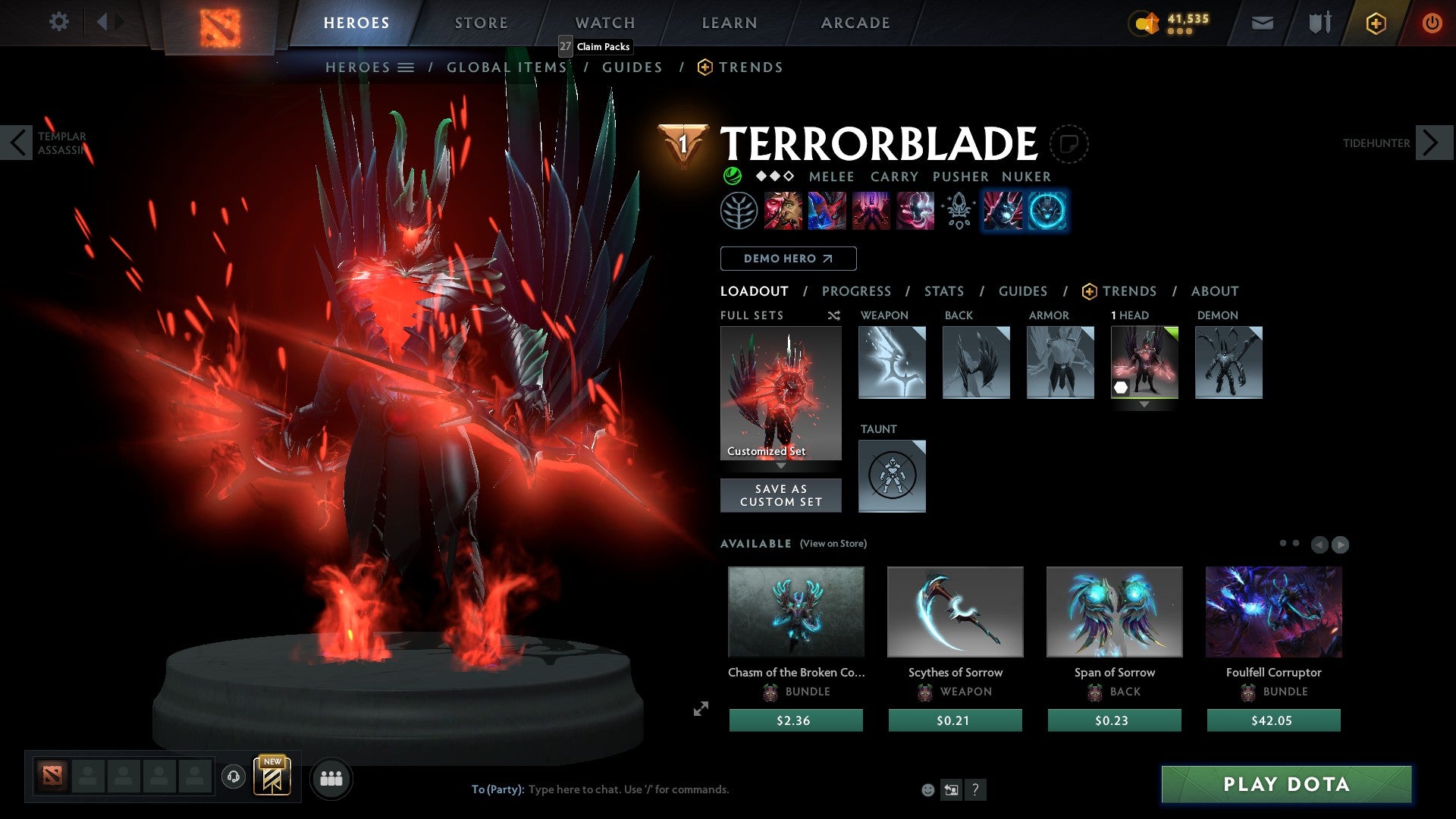The height and width of the screenshot is (819, 1456).
Task: Click SAVE AS CUSTOM SET
Action: [780, 495]
